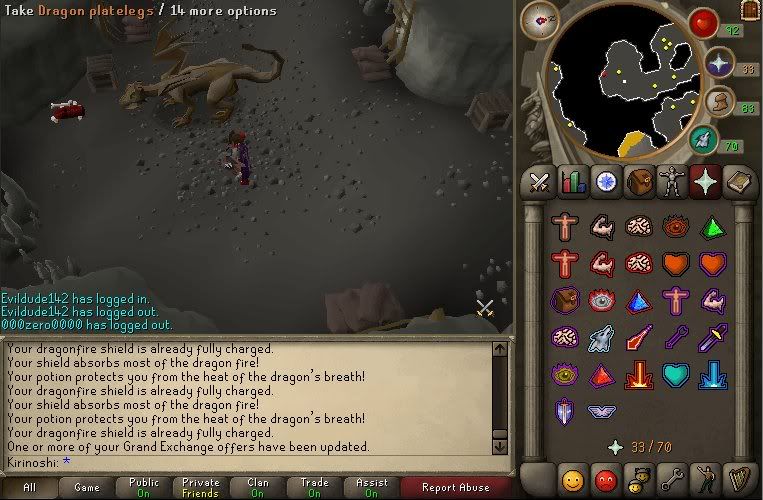Switch to the crossed swords combat tab
The image size is (763, 500).
540,182
